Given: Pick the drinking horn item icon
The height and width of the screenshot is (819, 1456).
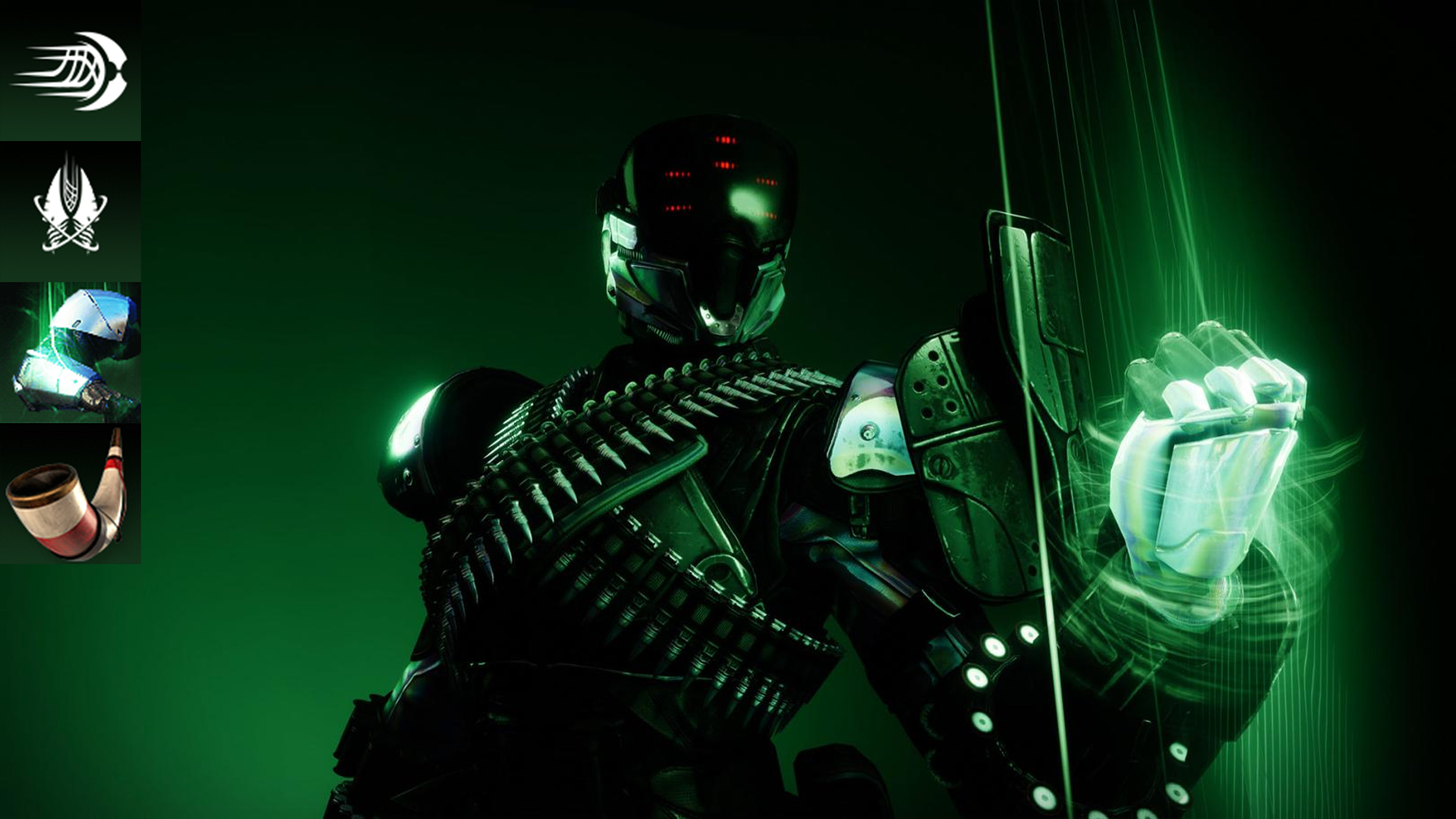Looking at the screenshot, I should coord(70,494).
